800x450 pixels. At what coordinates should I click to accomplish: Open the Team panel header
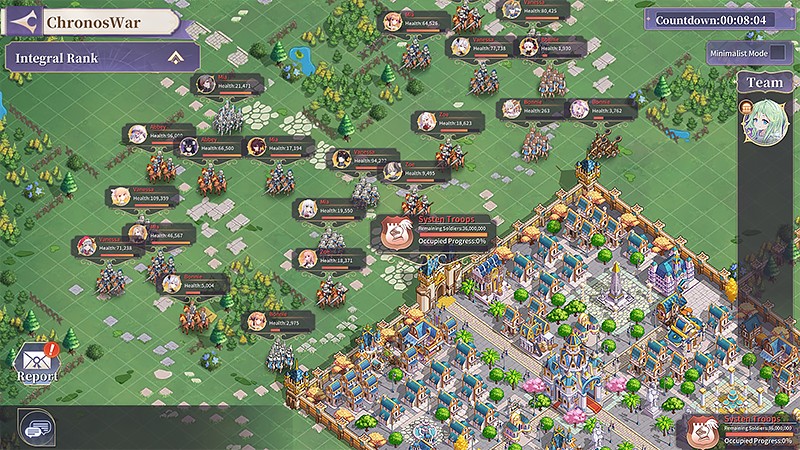pos(765,83)
